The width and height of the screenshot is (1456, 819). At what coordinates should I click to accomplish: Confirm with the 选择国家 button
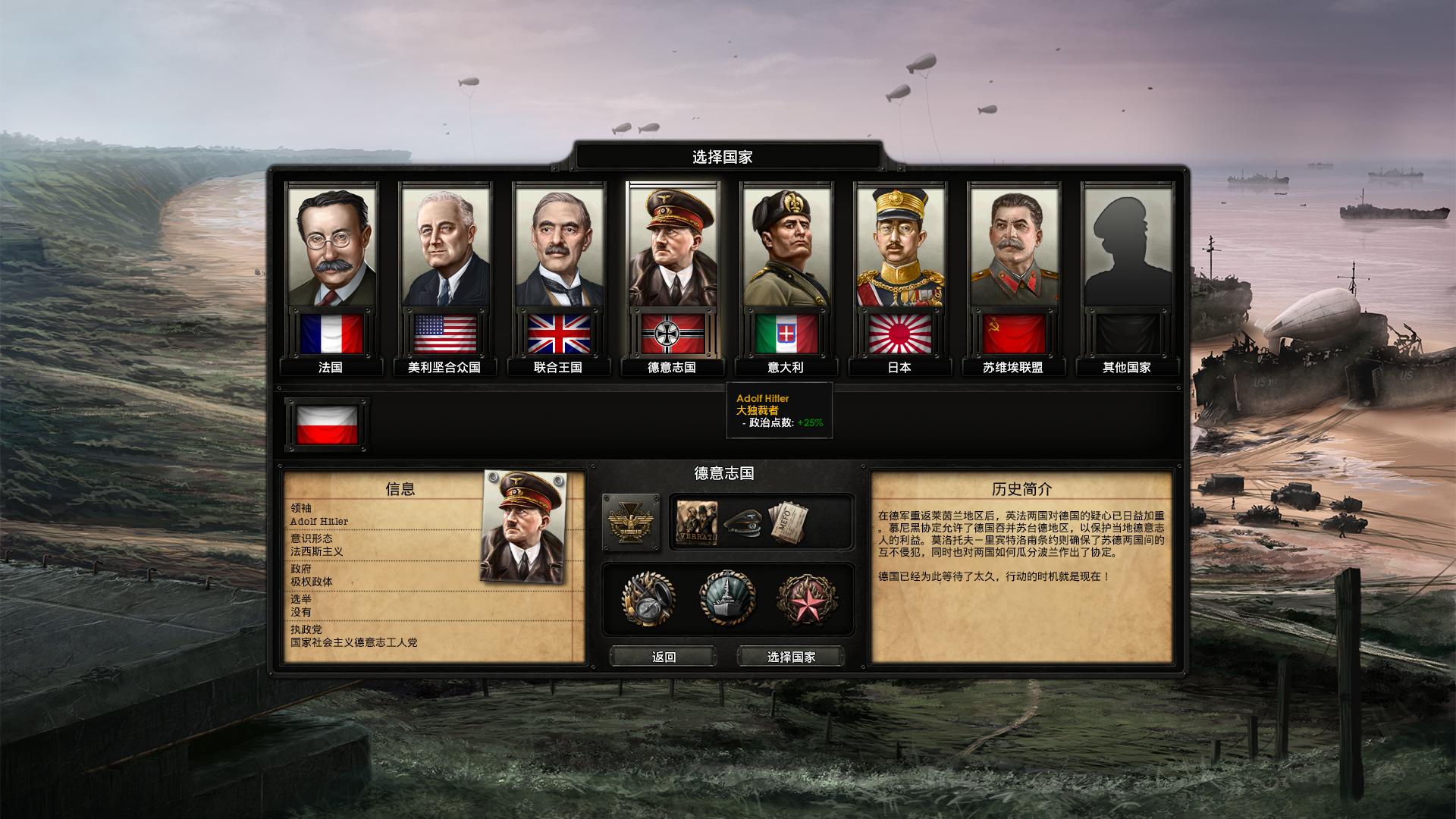pyautogui.click(x=791, y=657)
